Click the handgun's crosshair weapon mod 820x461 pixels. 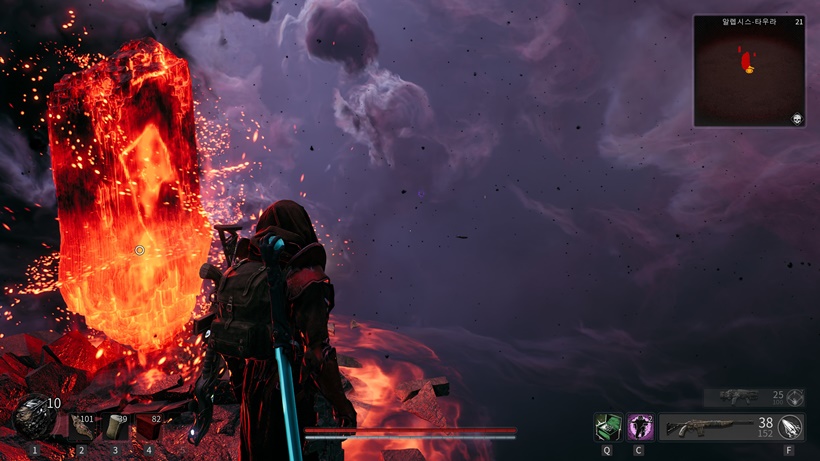coord(795,397)
